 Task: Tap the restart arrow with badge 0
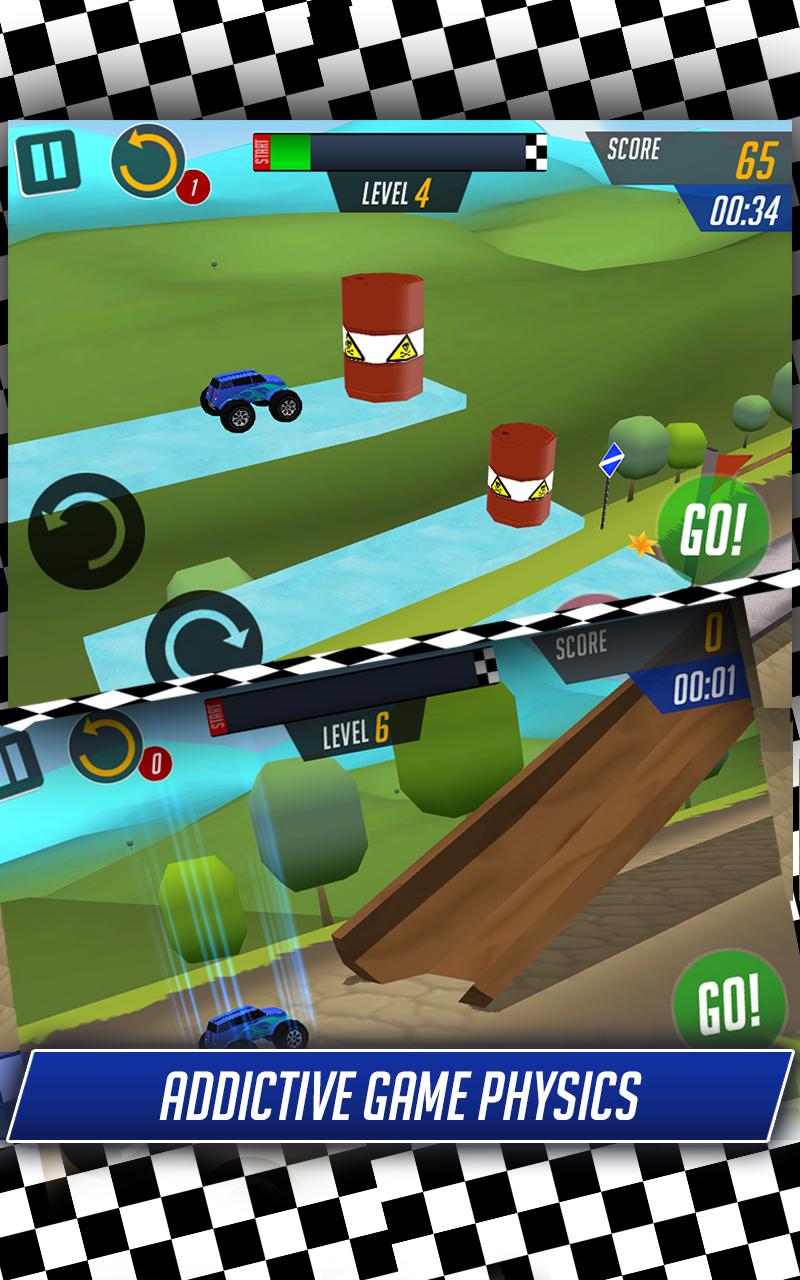(x=105, y=748)
